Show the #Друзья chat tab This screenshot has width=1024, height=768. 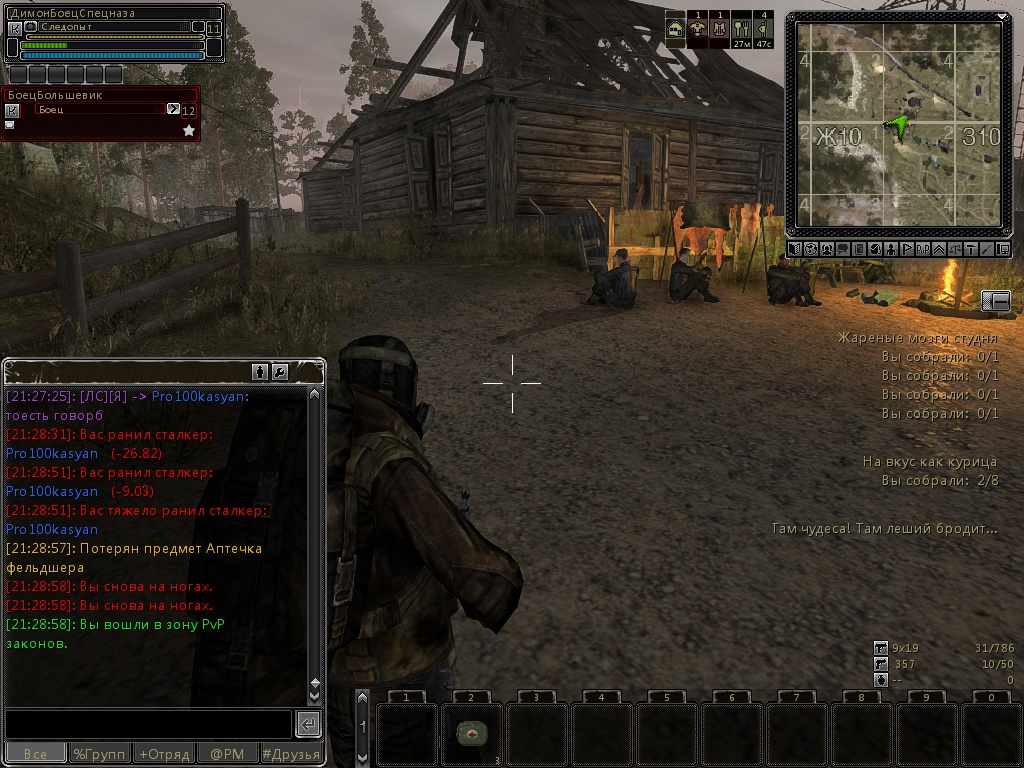(291, 754)
